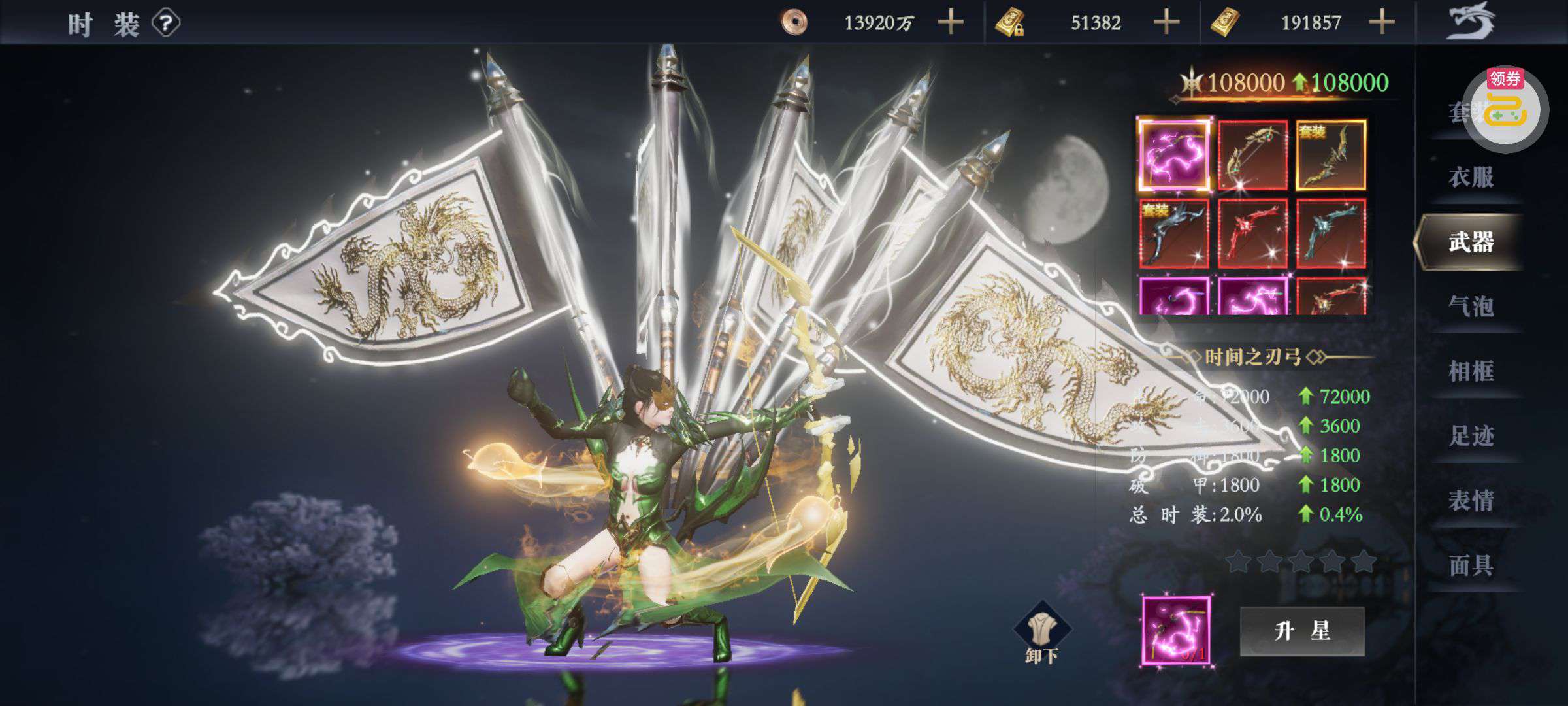1568x706 pixels.
Task: Pick the blue bow with the 套装 tag
Action: click(x=1174, y=233)
